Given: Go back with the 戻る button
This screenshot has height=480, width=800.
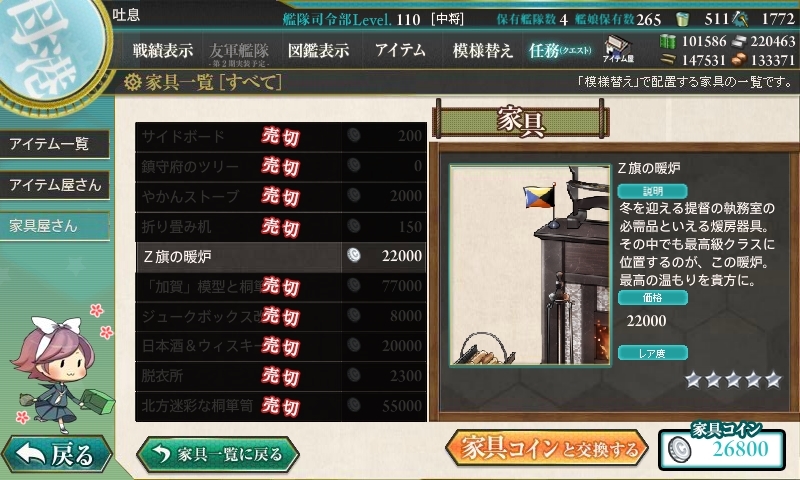Looking at the screenshot, I should coord(55,455).
